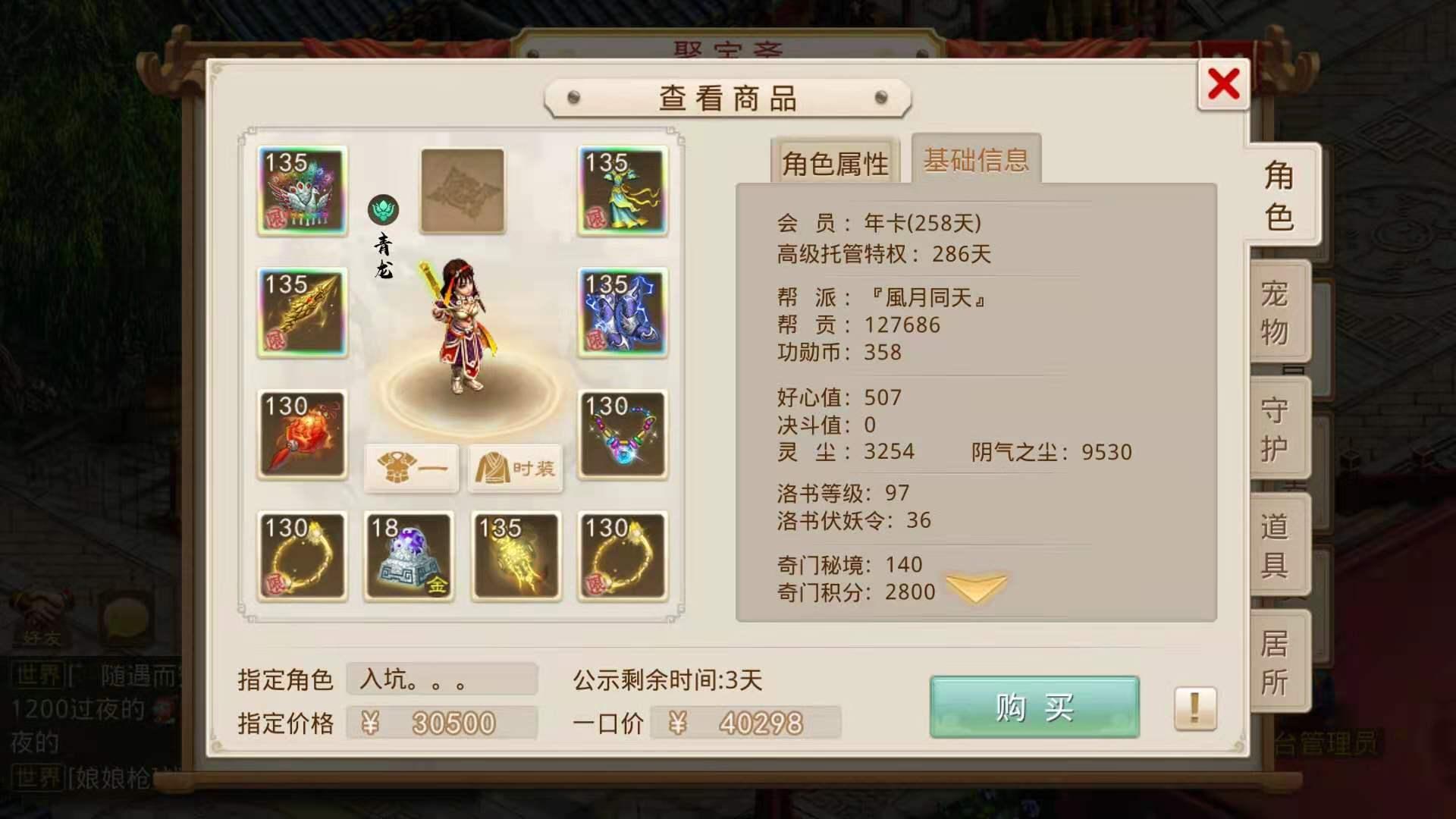Toggle the outfit 一 clothing view button
Viewport: 1456px width, 819px height.
click(410, 469)
